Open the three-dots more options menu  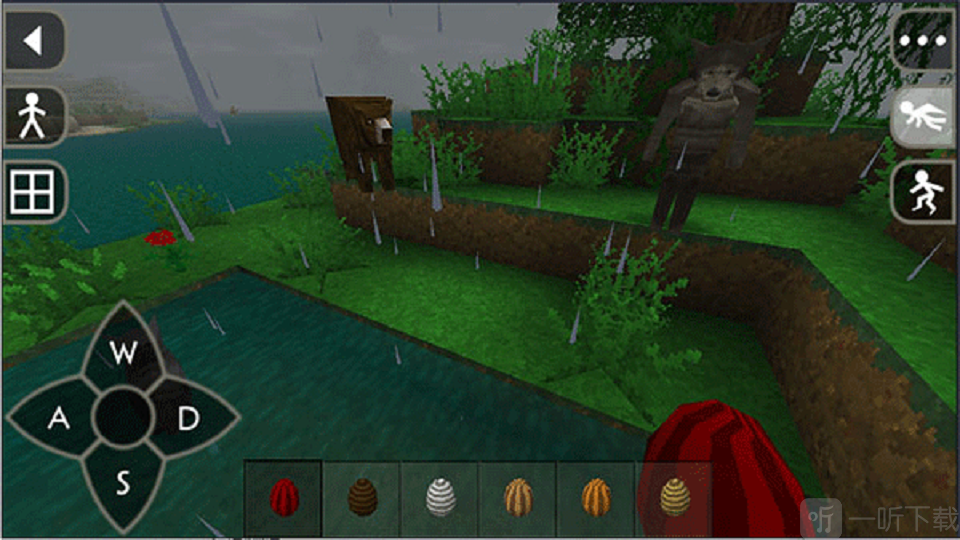pyautogui.click(x=922, y=43)
